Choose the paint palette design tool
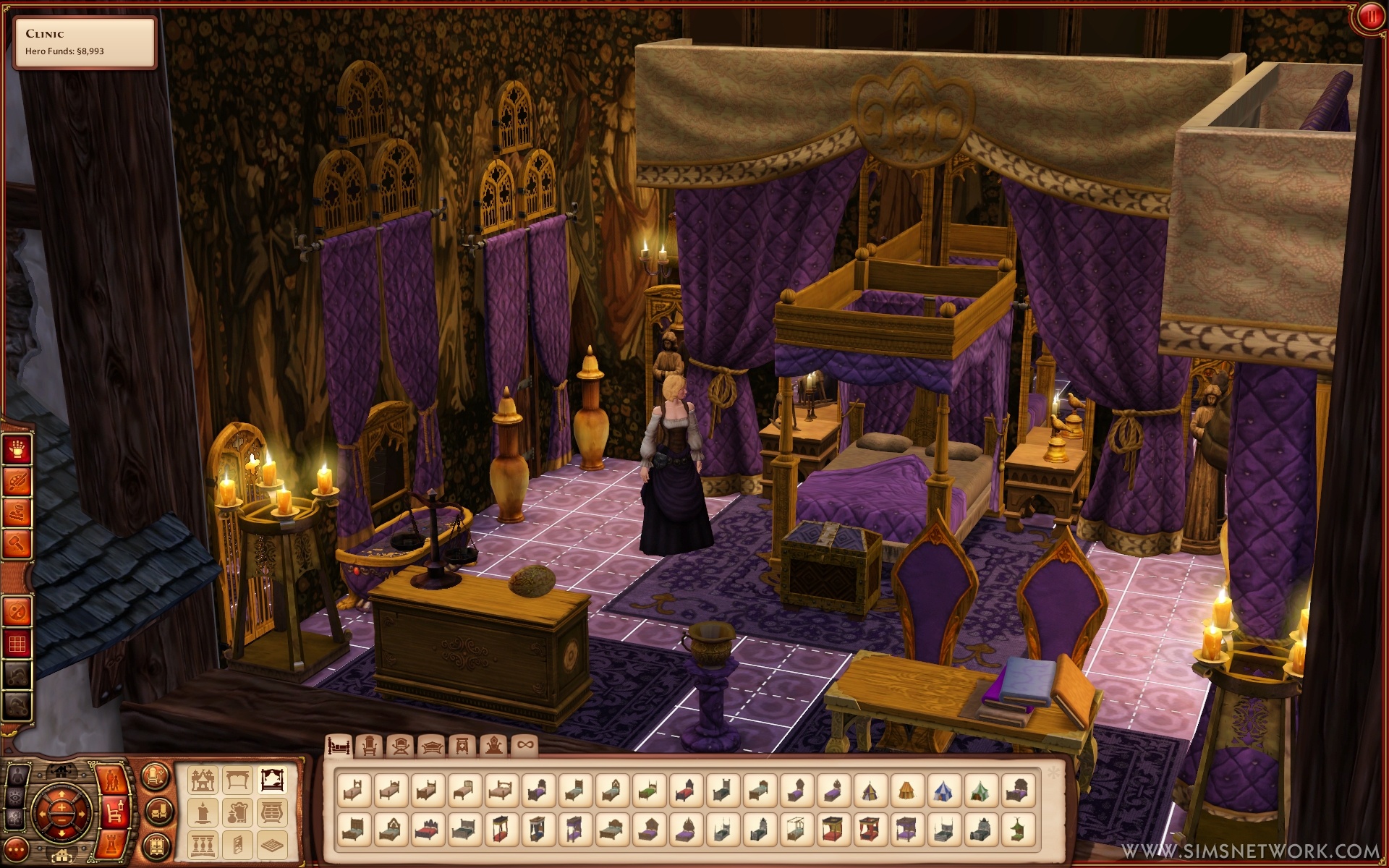Image resolution: width=1389 pixels, height=868 pixels. [17, 482]
